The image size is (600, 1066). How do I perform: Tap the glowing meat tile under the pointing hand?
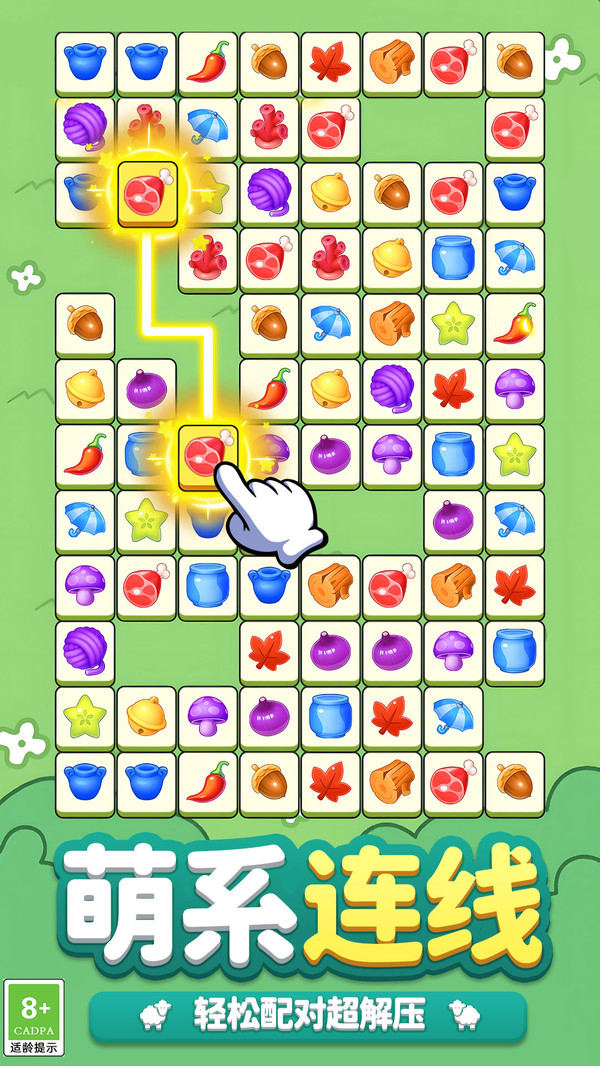[x=207, y=454]
